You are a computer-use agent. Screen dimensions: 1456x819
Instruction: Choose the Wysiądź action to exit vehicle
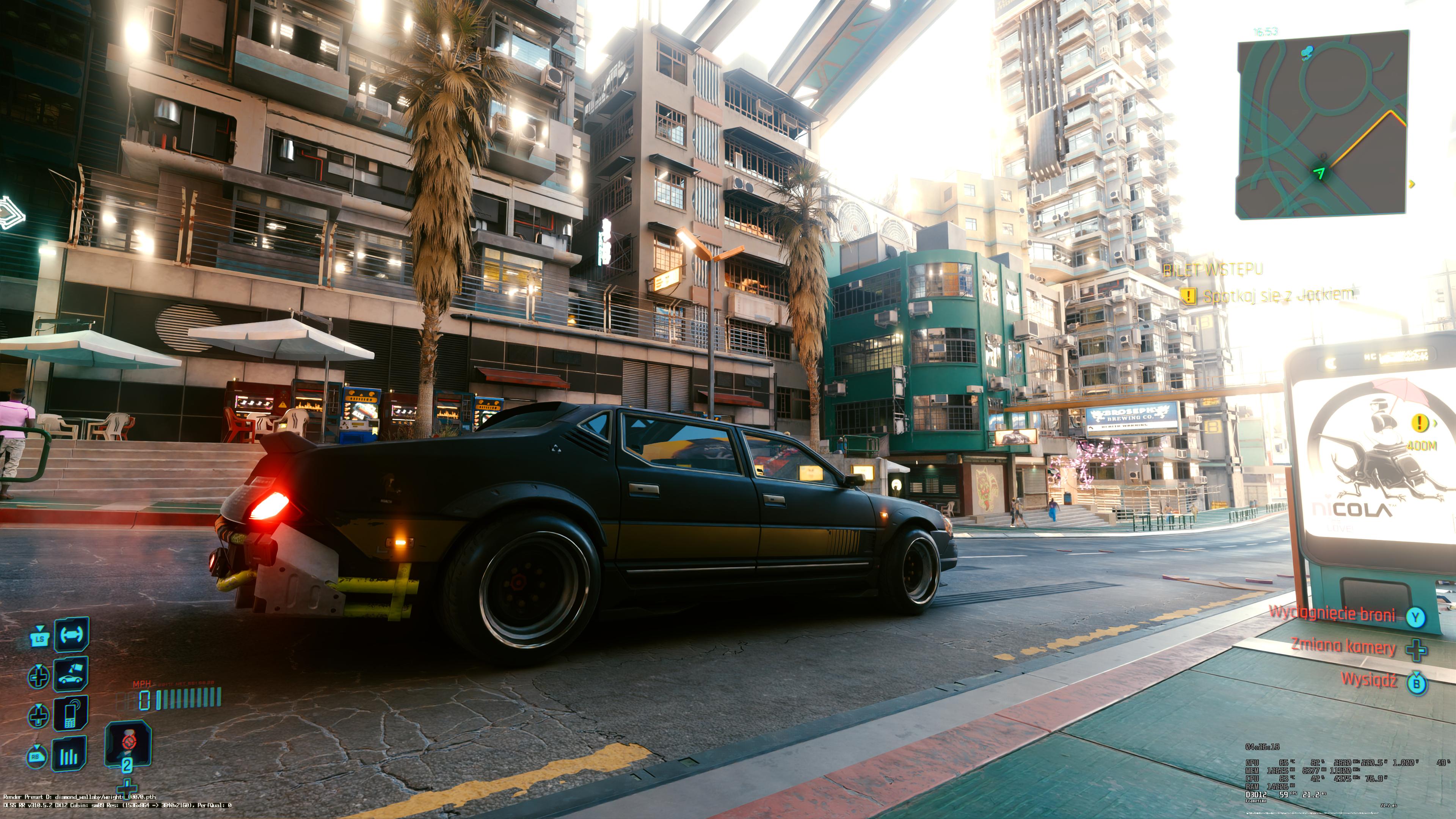click(1369, 680)
